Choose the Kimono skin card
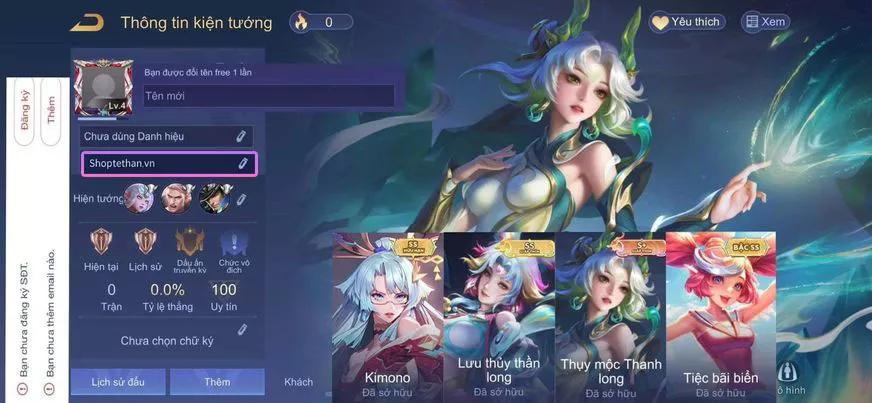The image size is (872, 403). [x=387, y=316]
